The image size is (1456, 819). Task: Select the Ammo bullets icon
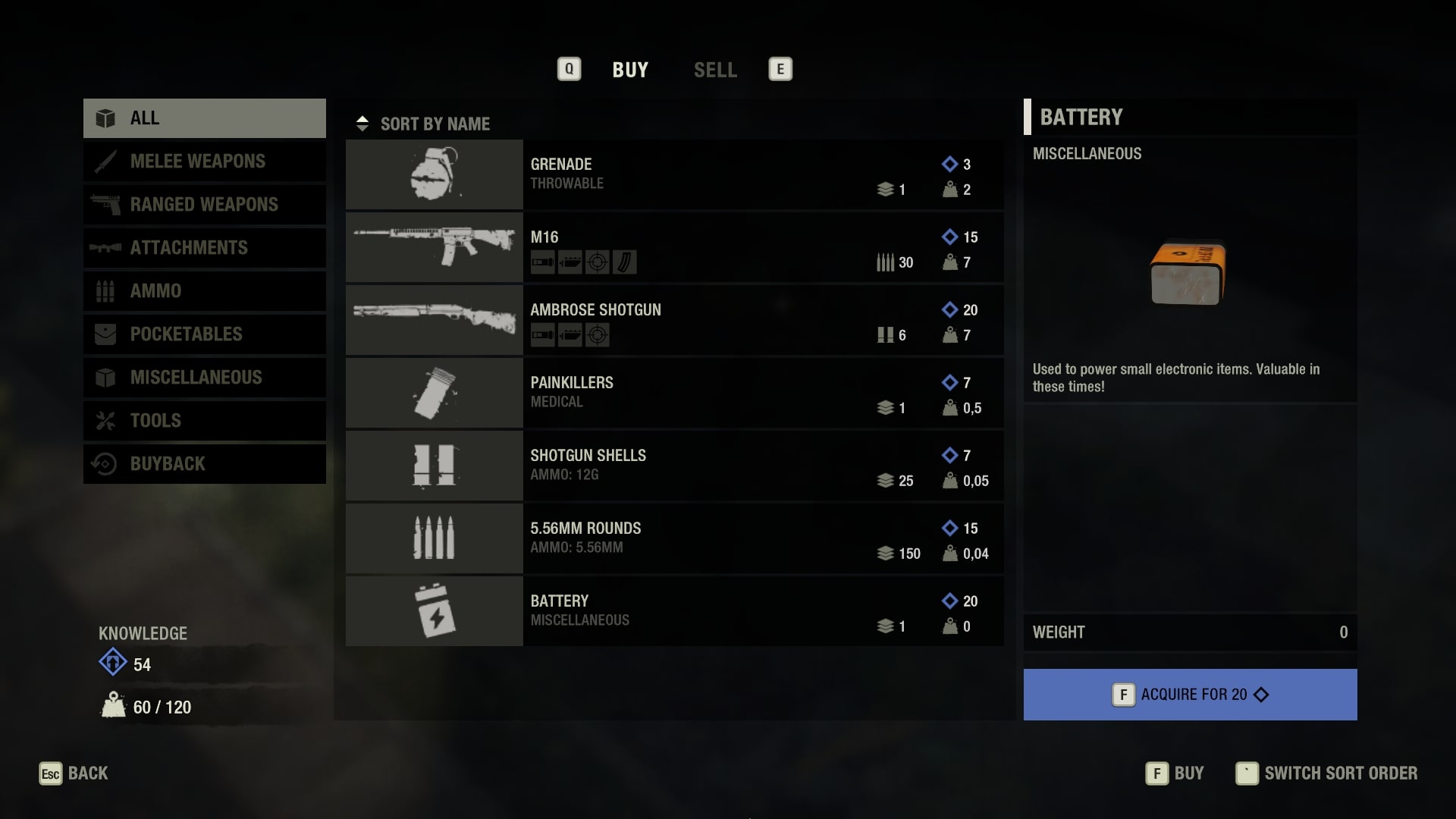tap(106, 290)
